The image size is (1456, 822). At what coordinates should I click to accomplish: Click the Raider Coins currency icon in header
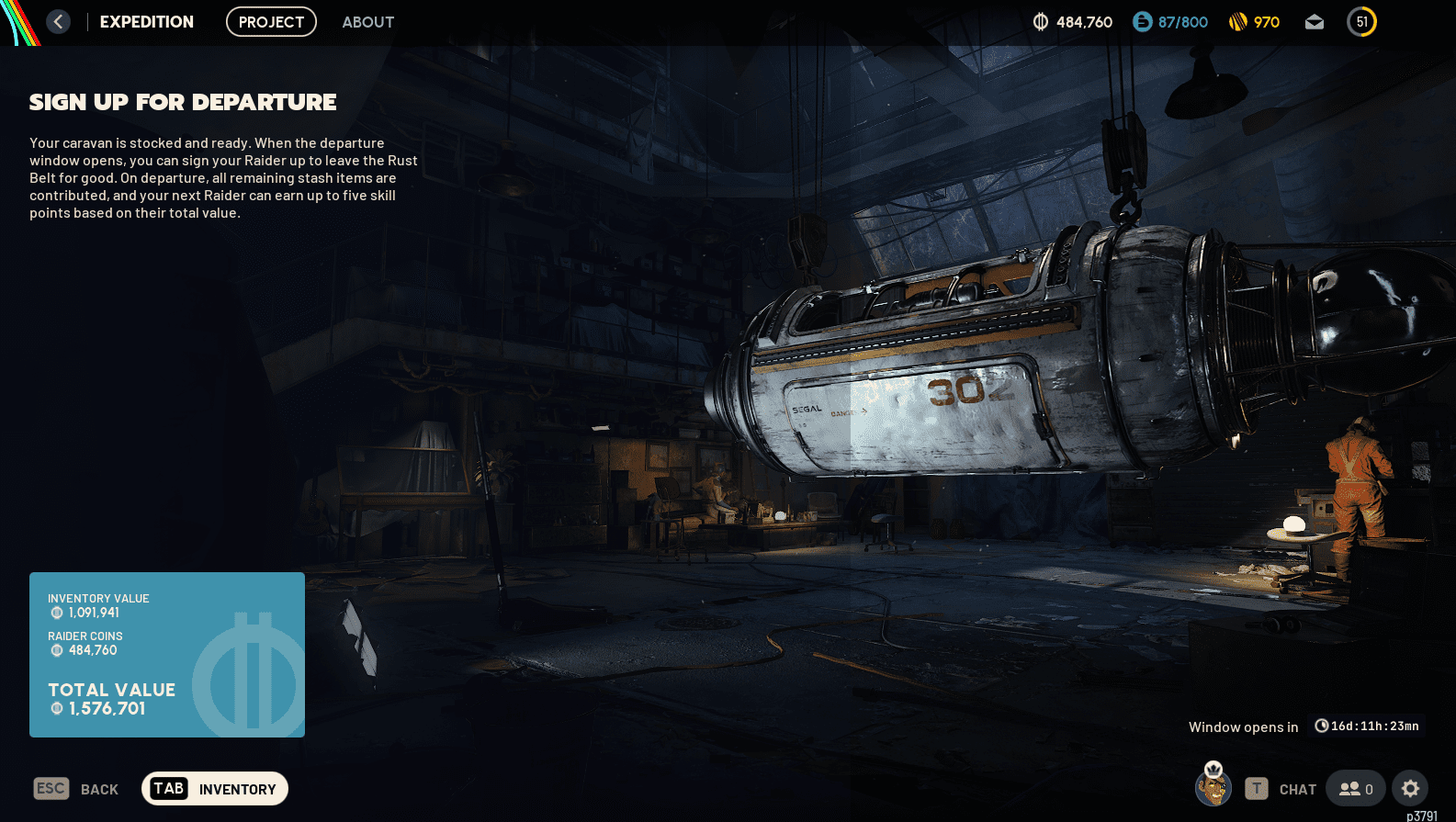tap(1038, 21)
